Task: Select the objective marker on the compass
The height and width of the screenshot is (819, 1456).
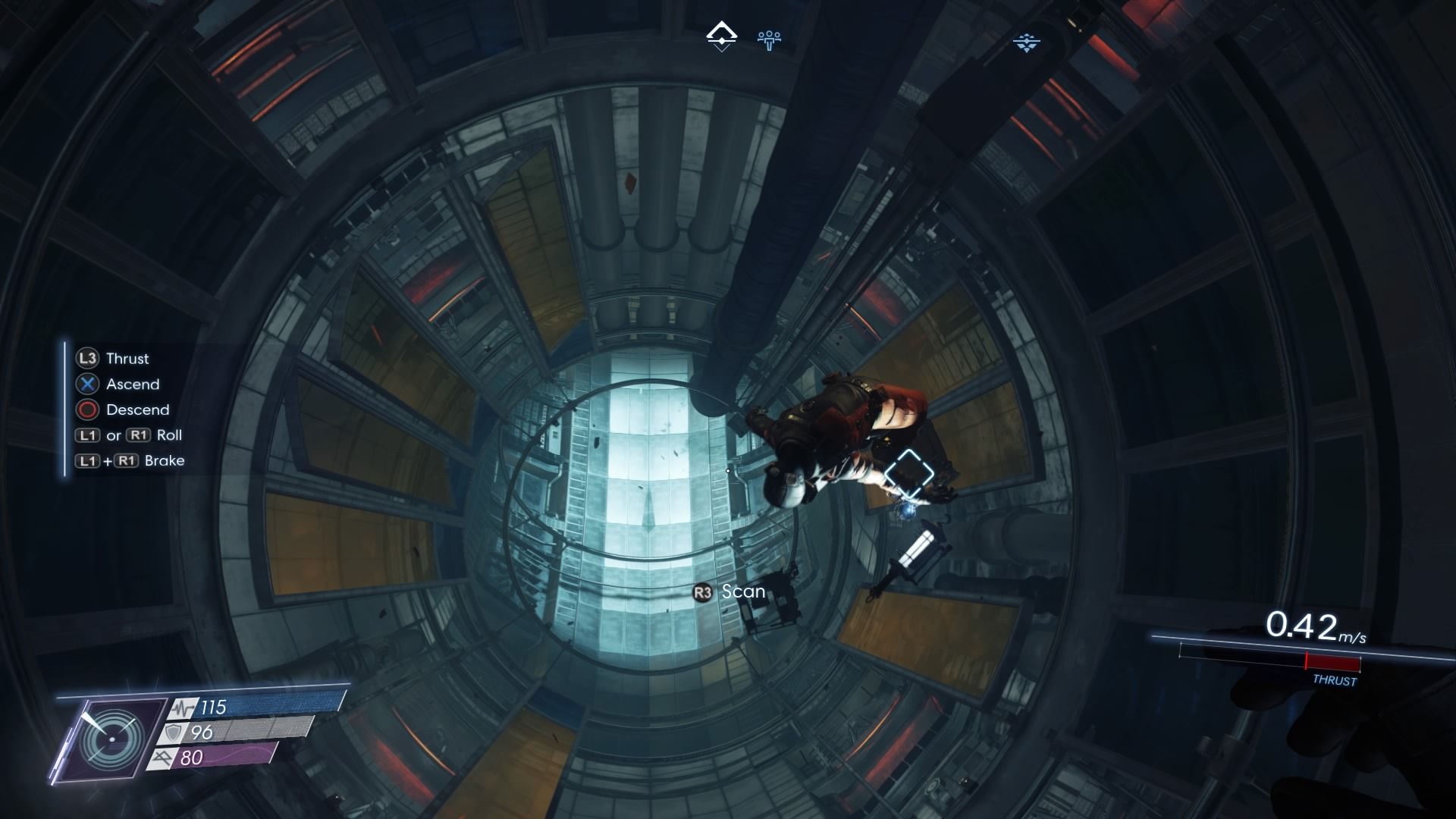Action: 721,36
